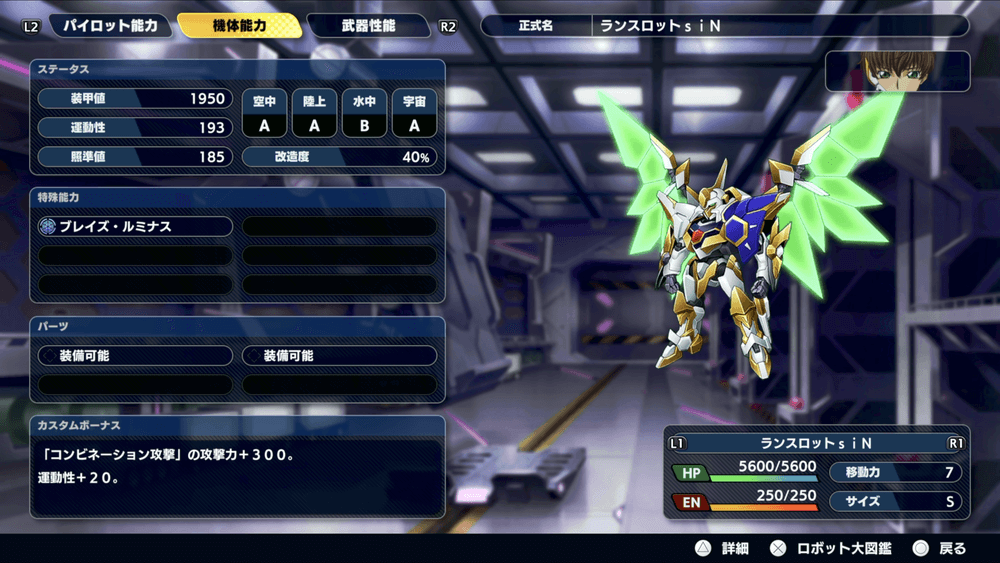Click the pilot portrait thumbnail

pyautogui.click(x=897, y=71)
